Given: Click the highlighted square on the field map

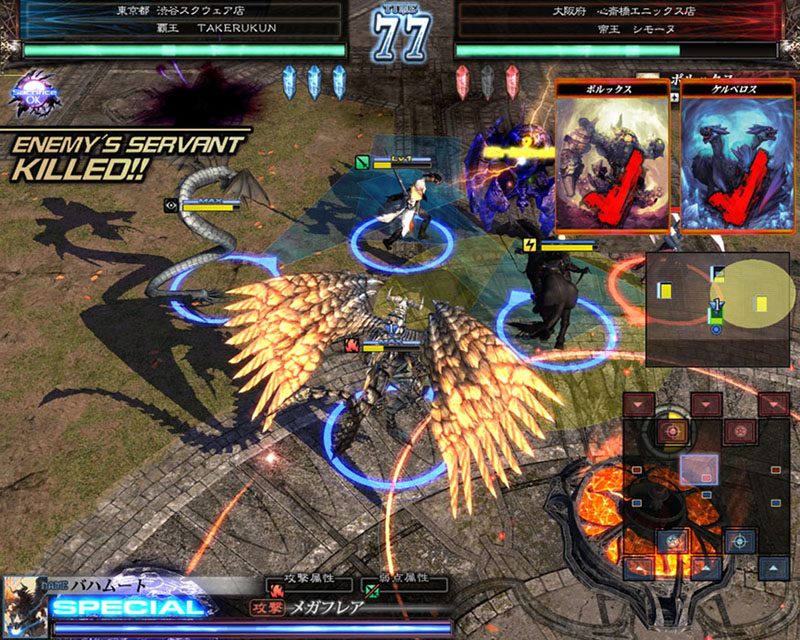Looking at the screenshot, I should (x=699, y=470).
